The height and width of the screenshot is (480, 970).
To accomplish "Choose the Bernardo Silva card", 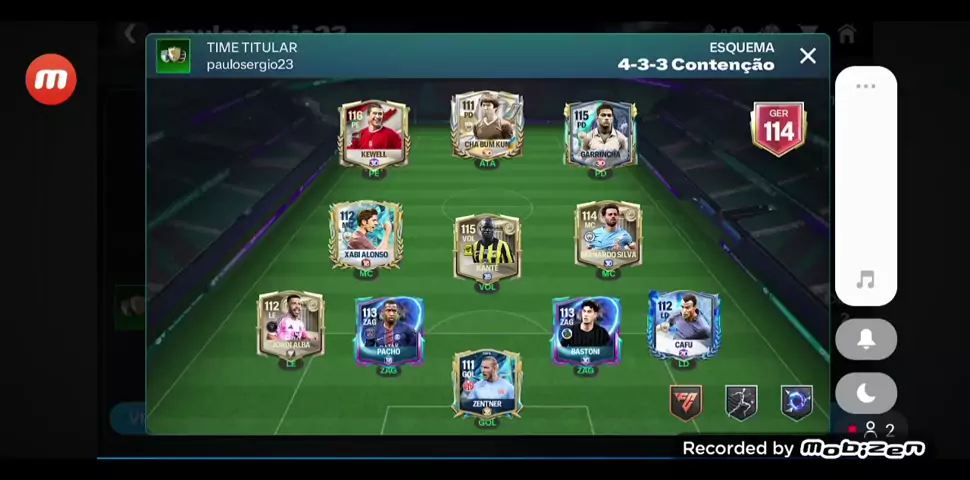I will pyautogui.click(x=608, y=236).
